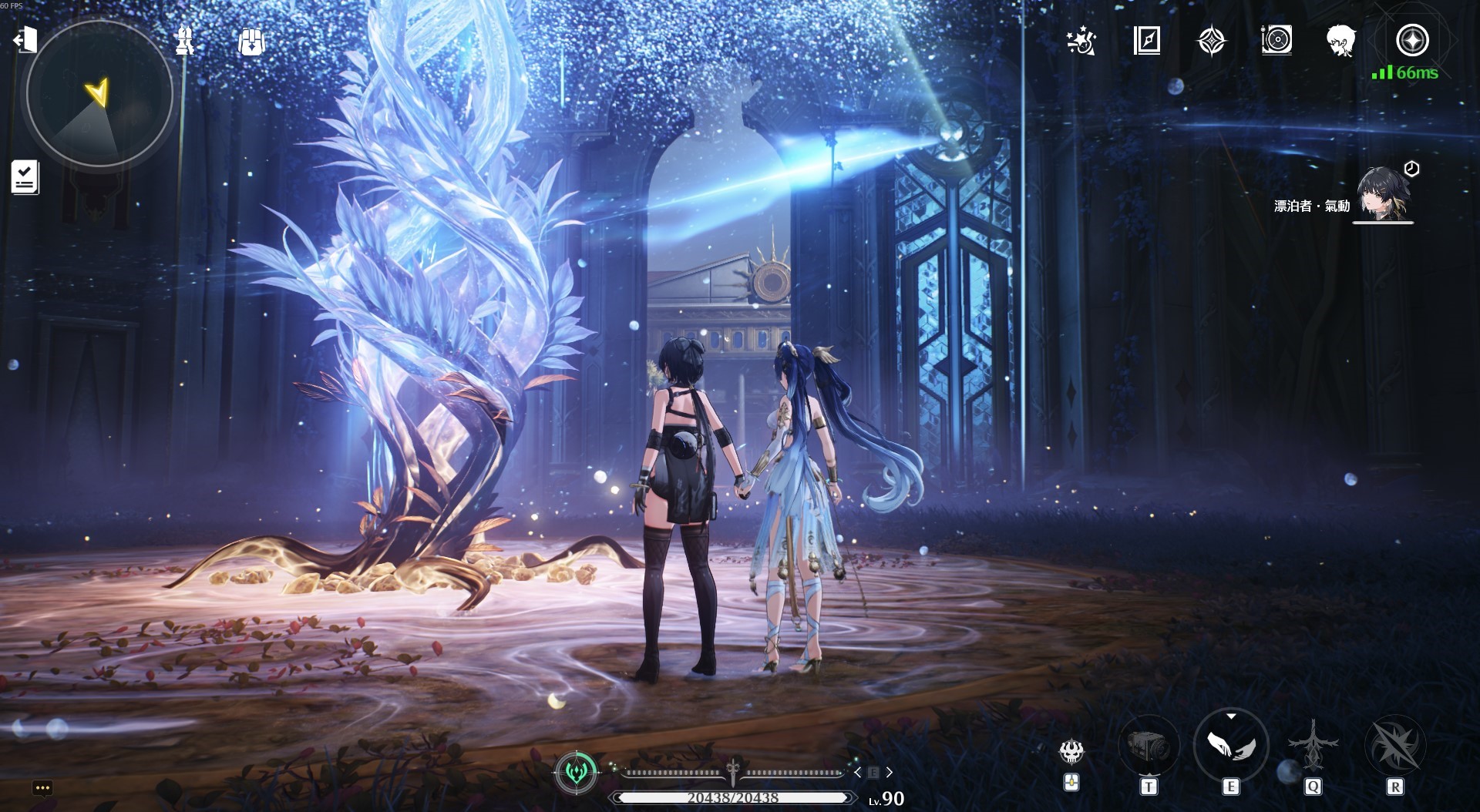Open the circled star main menu icon
The image size is (1480, 812).
click(1412, 40)
